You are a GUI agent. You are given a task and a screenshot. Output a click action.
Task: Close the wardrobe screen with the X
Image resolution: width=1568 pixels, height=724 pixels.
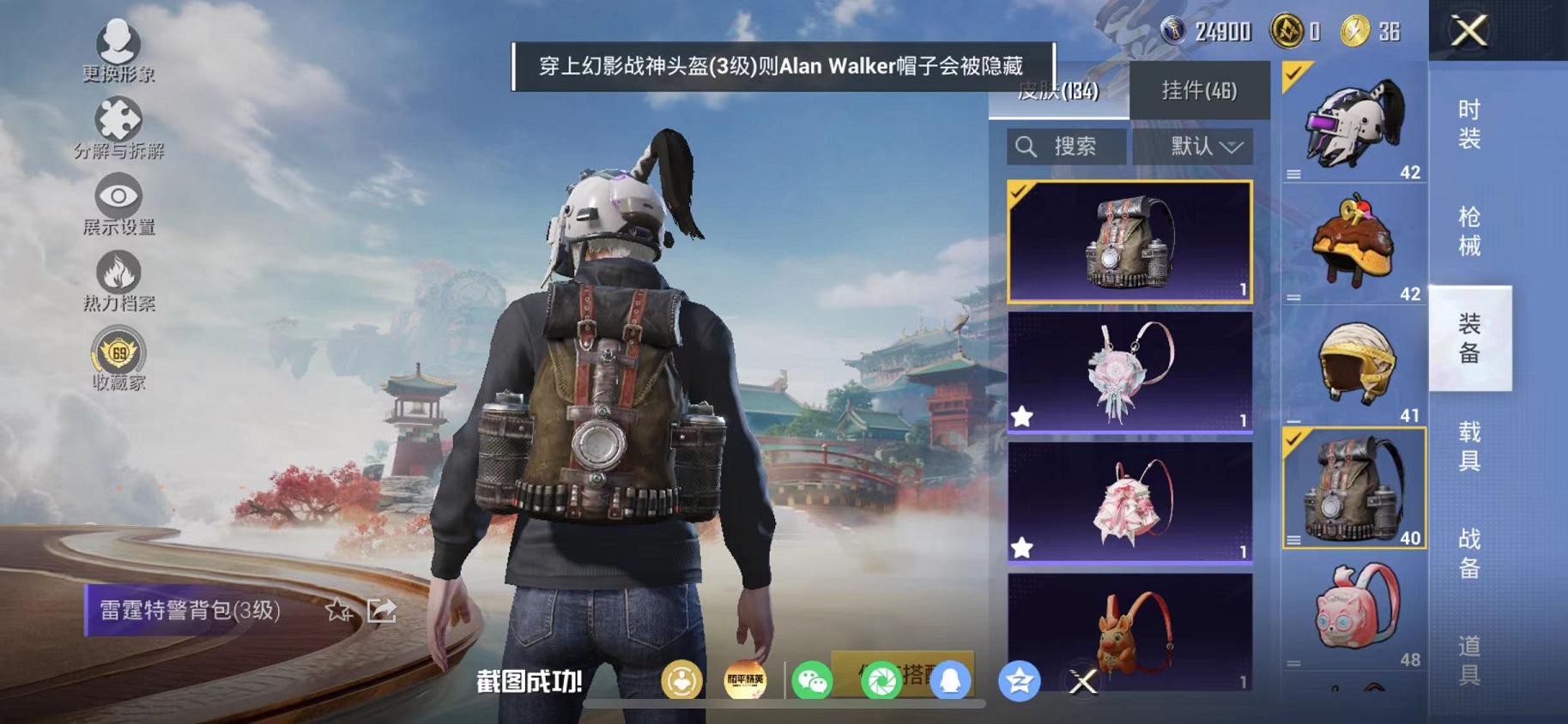[x=1471, y=32]
